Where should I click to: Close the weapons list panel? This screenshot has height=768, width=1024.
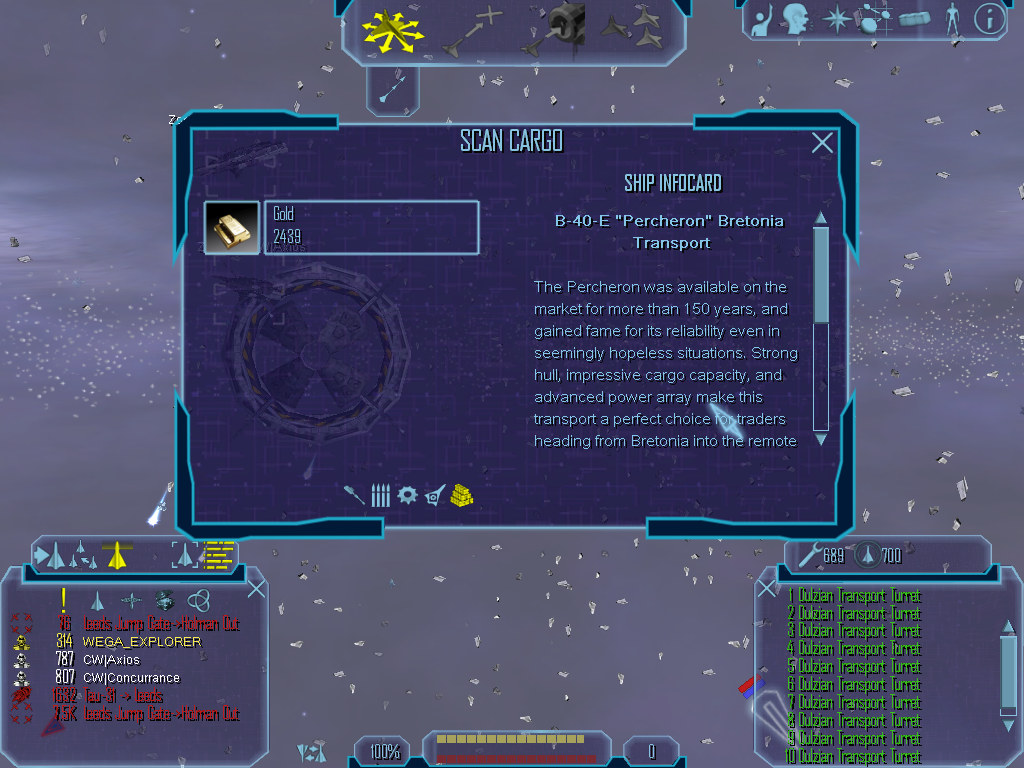click(767, 588)
